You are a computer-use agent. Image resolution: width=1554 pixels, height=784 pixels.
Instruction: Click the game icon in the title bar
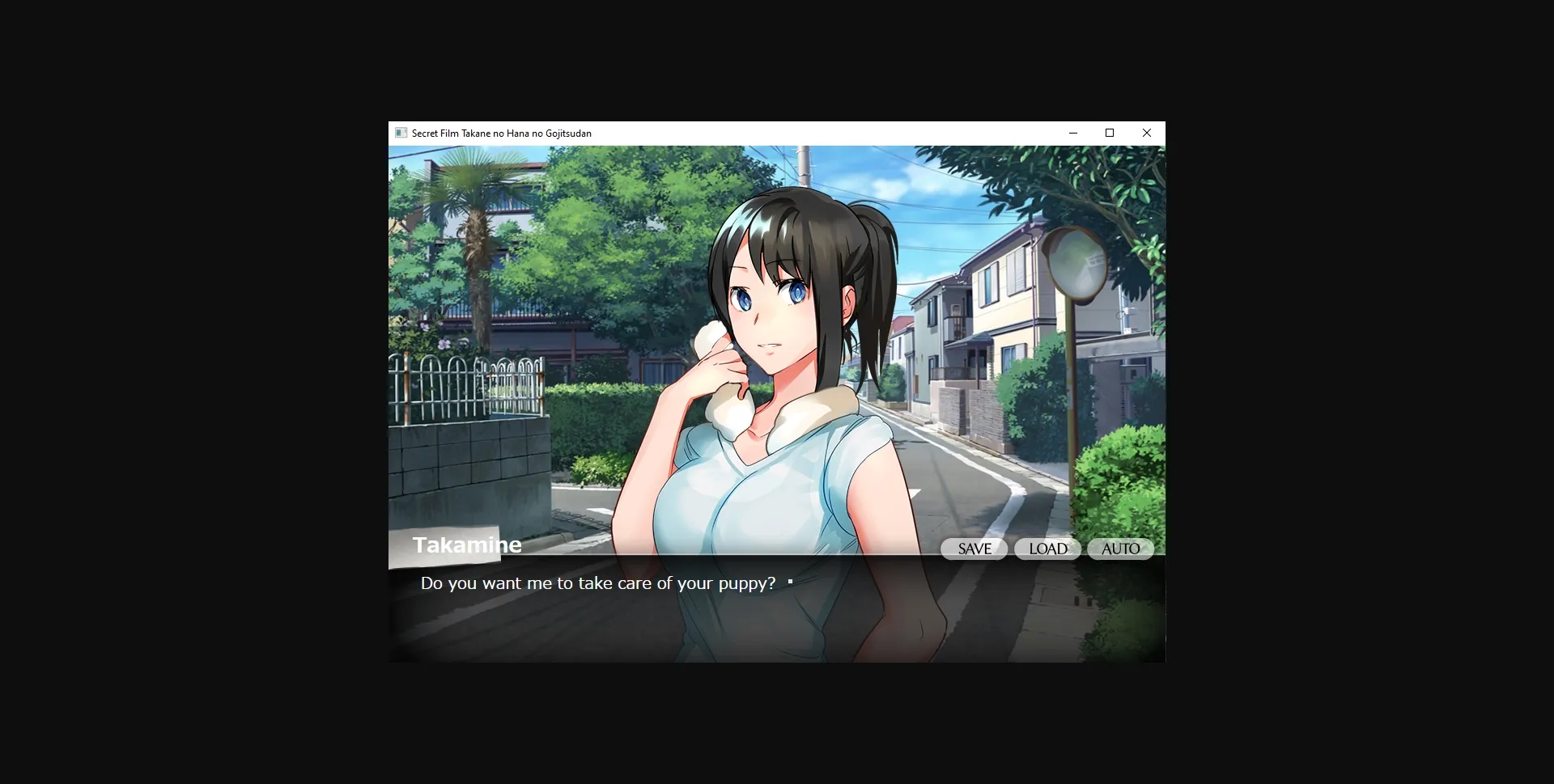tap(400, 133)
